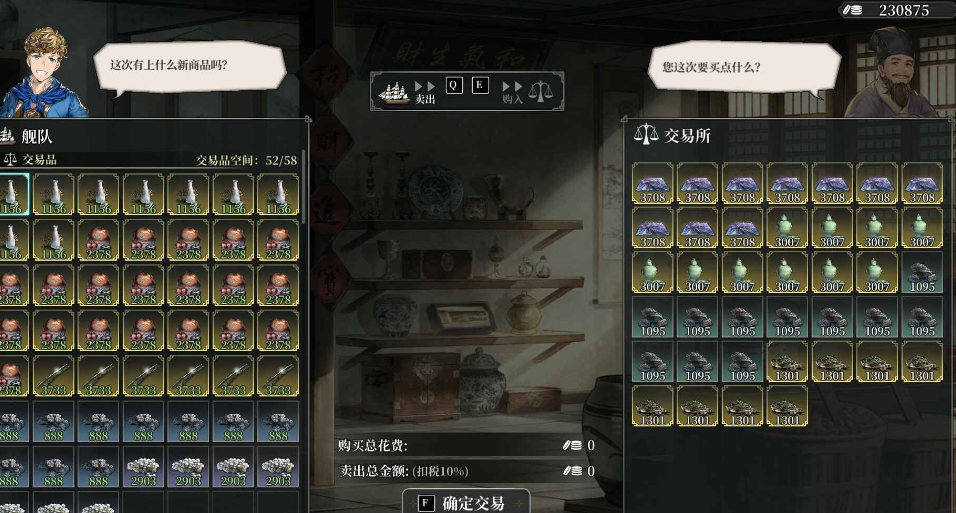Viewport: 956px width, 513px height.
Task: Select the cyan-highlighted white bottle slot
Action: pyautogui.click(x=12, y=194)
